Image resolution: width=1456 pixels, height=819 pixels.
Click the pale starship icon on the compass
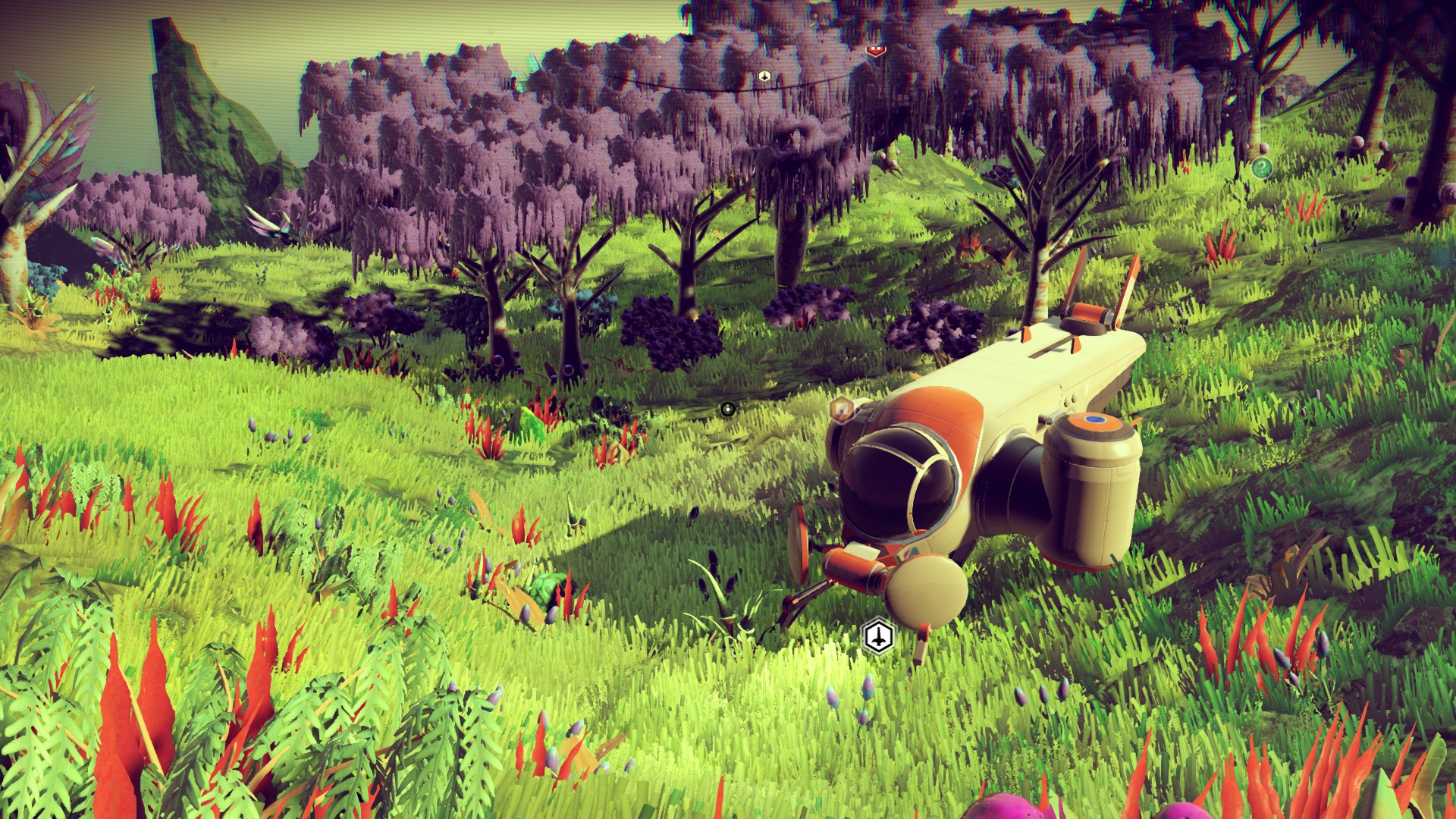click(764, 76)
